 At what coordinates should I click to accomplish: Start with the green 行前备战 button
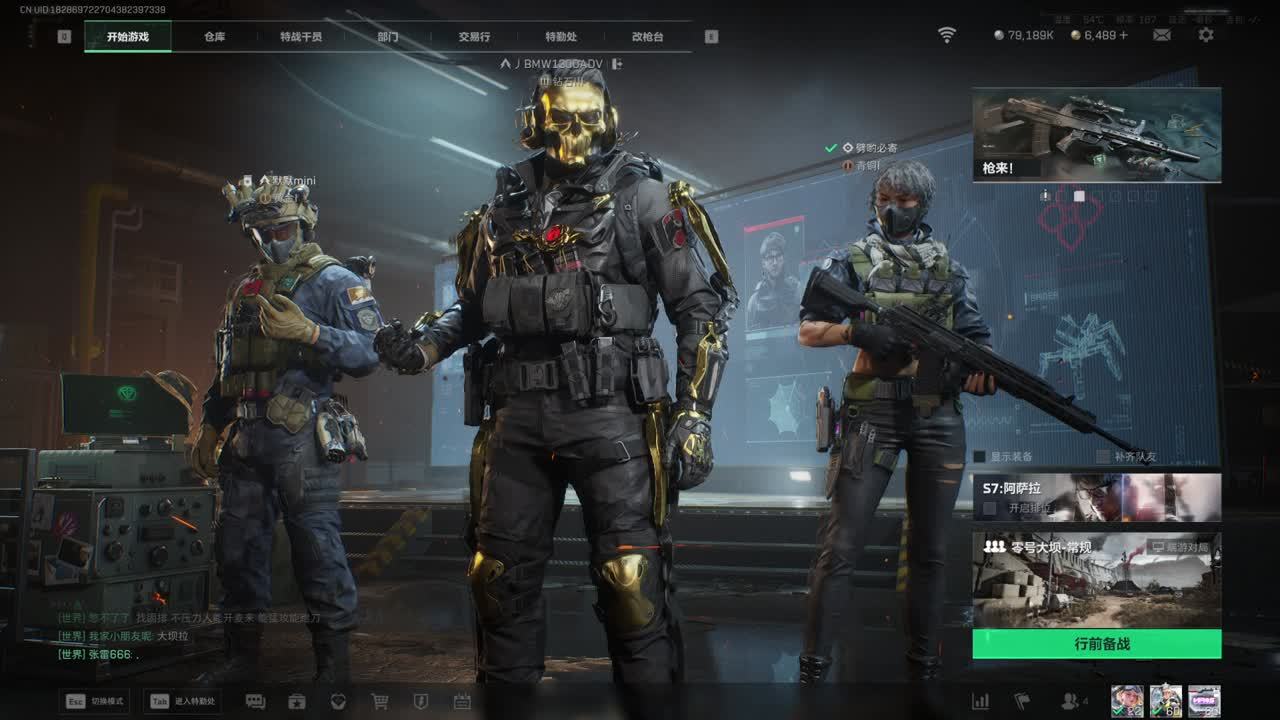(1096, 644)
